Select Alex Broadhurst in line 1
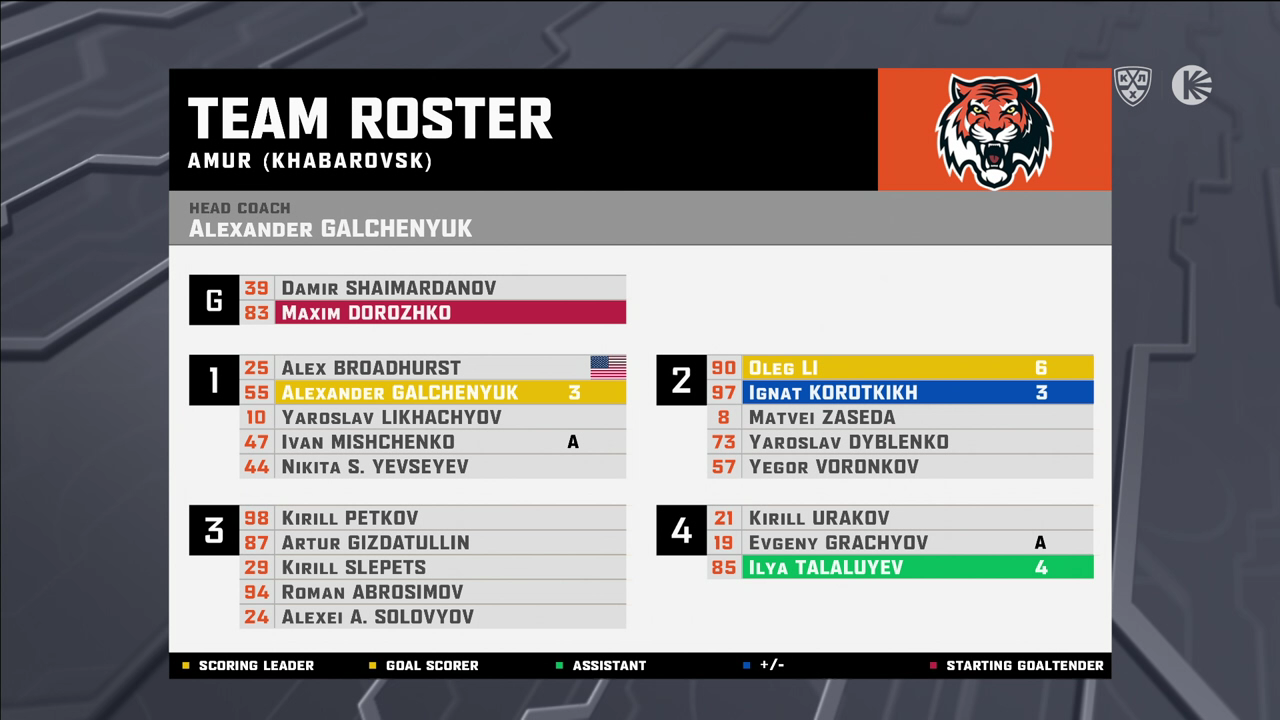The height and width of the screenshot is (720, 1280). [x=432, y=368]
